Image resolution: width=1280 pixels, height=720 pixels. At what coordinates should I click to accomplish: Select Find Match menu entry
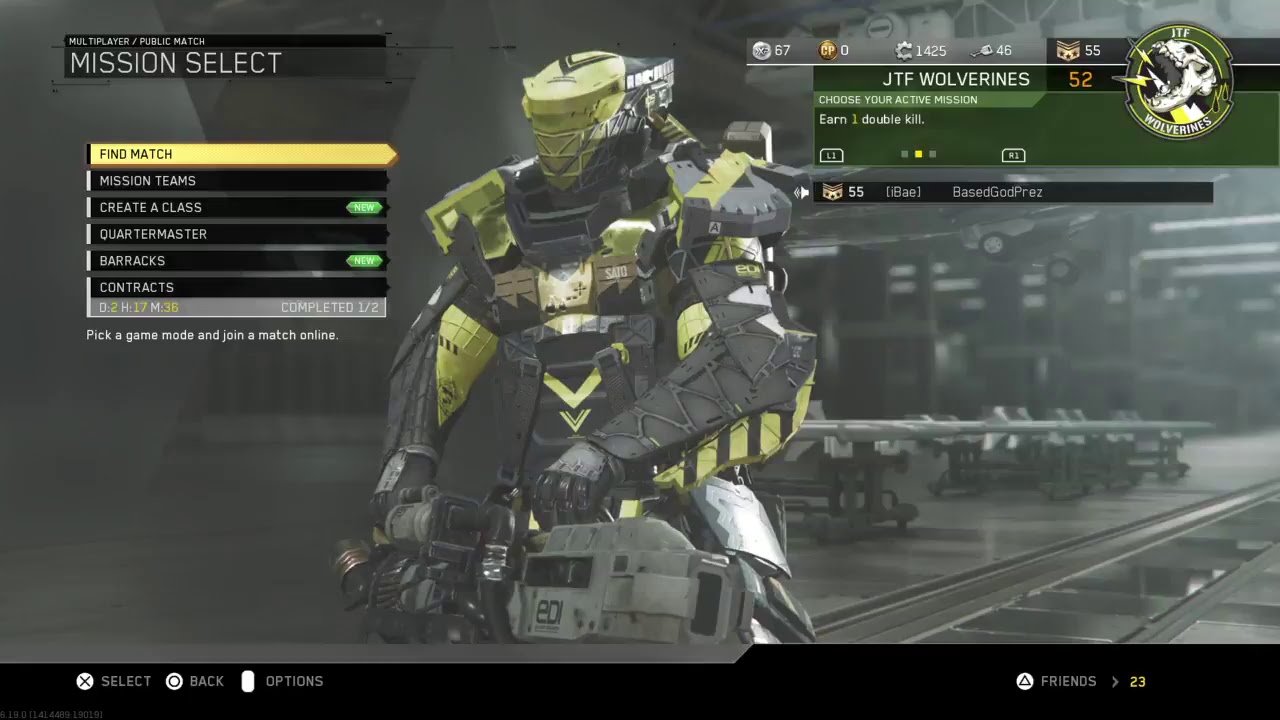pos(240,154)
